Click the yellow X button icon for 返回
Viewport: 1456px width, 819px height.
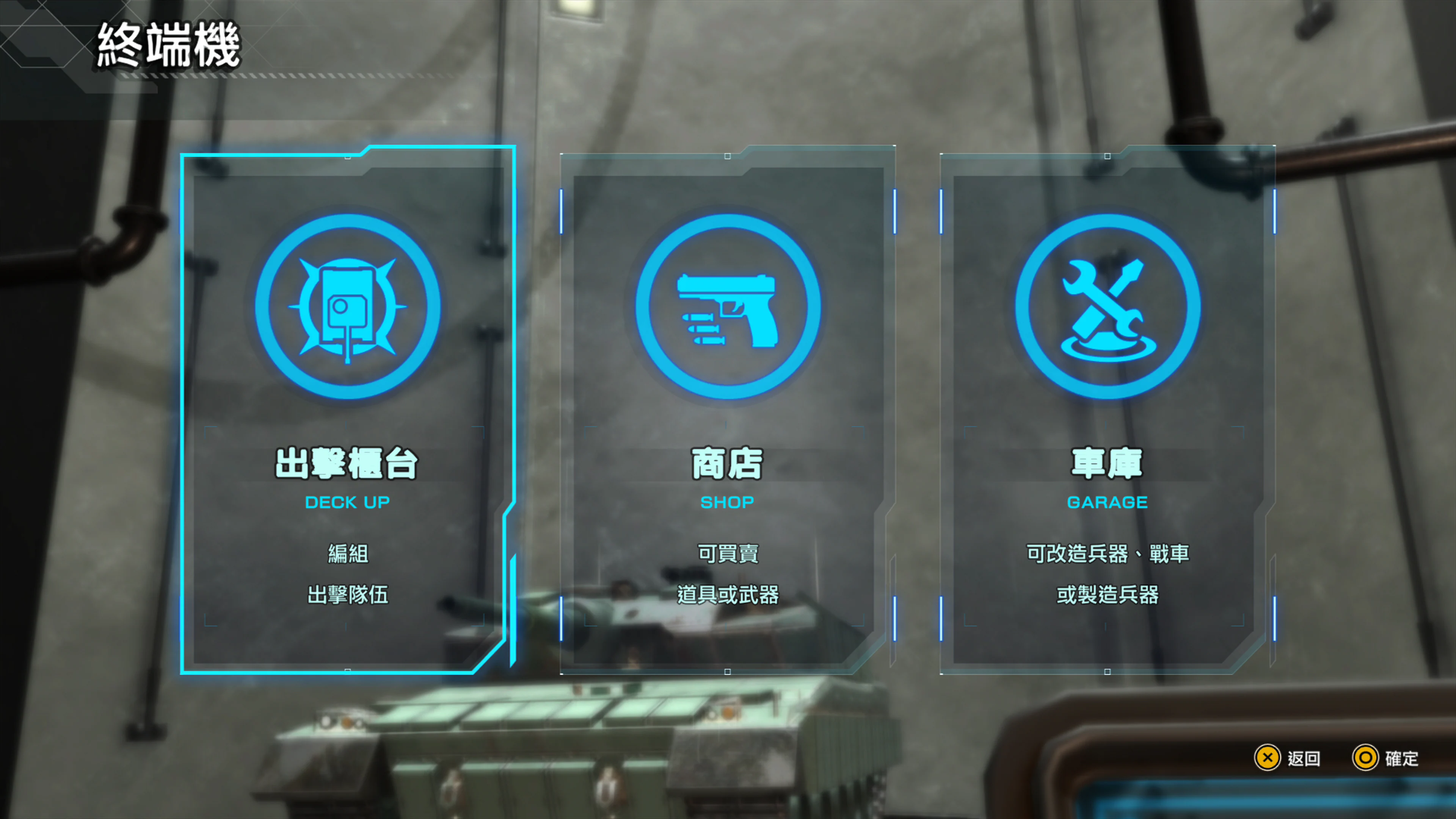point(1268,758)
